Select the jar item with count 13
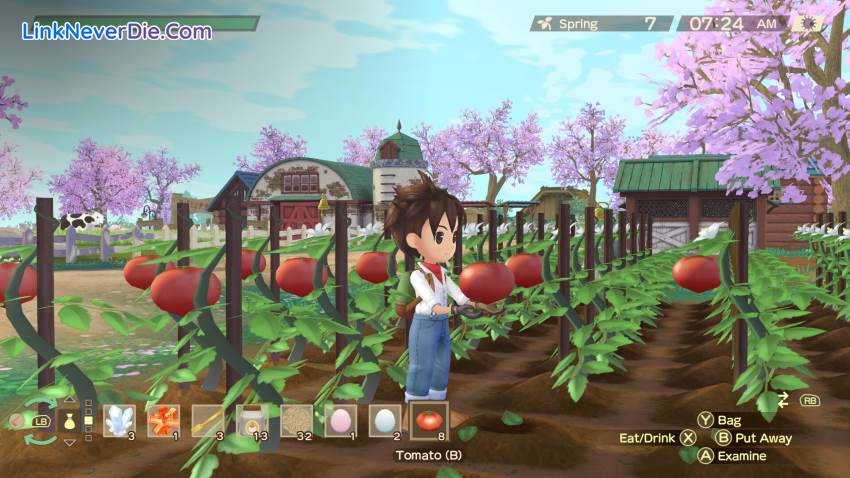The width and height of the screenshot is (850, 478). click(x=252, y=421)
